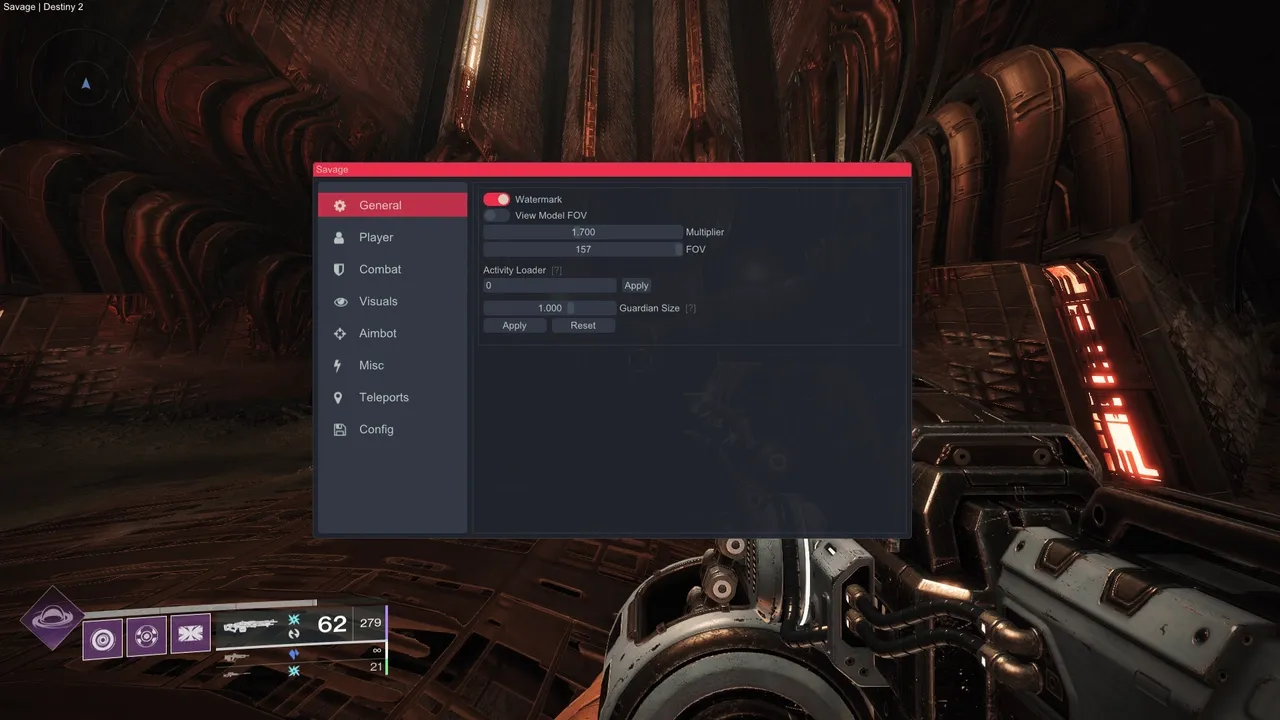The image size is (1280, 720).
Task: Open the Misc tab
Action: 392,365
